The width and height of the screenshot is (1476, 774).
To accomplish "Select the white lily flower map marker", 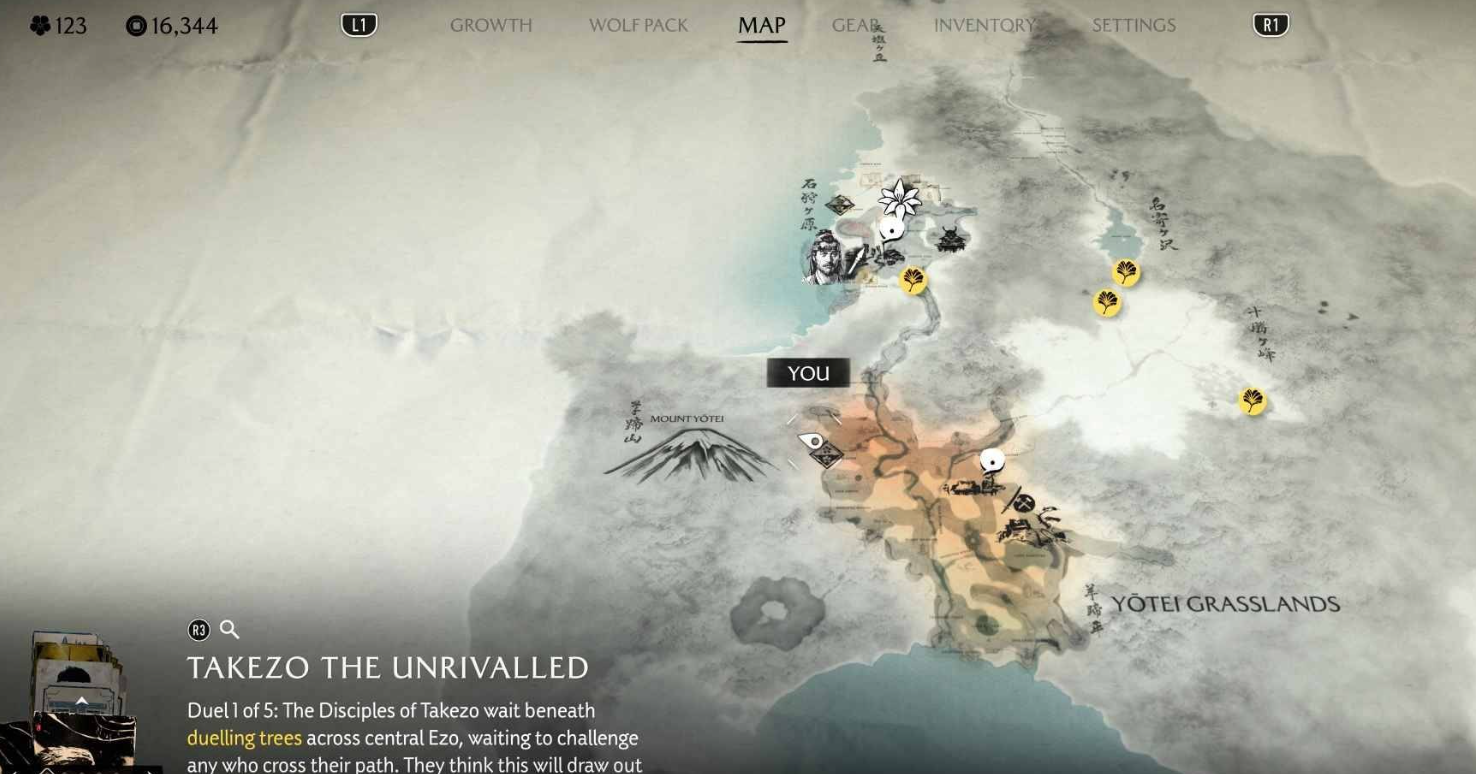I will pyautogui.click(x=899, y=198).
